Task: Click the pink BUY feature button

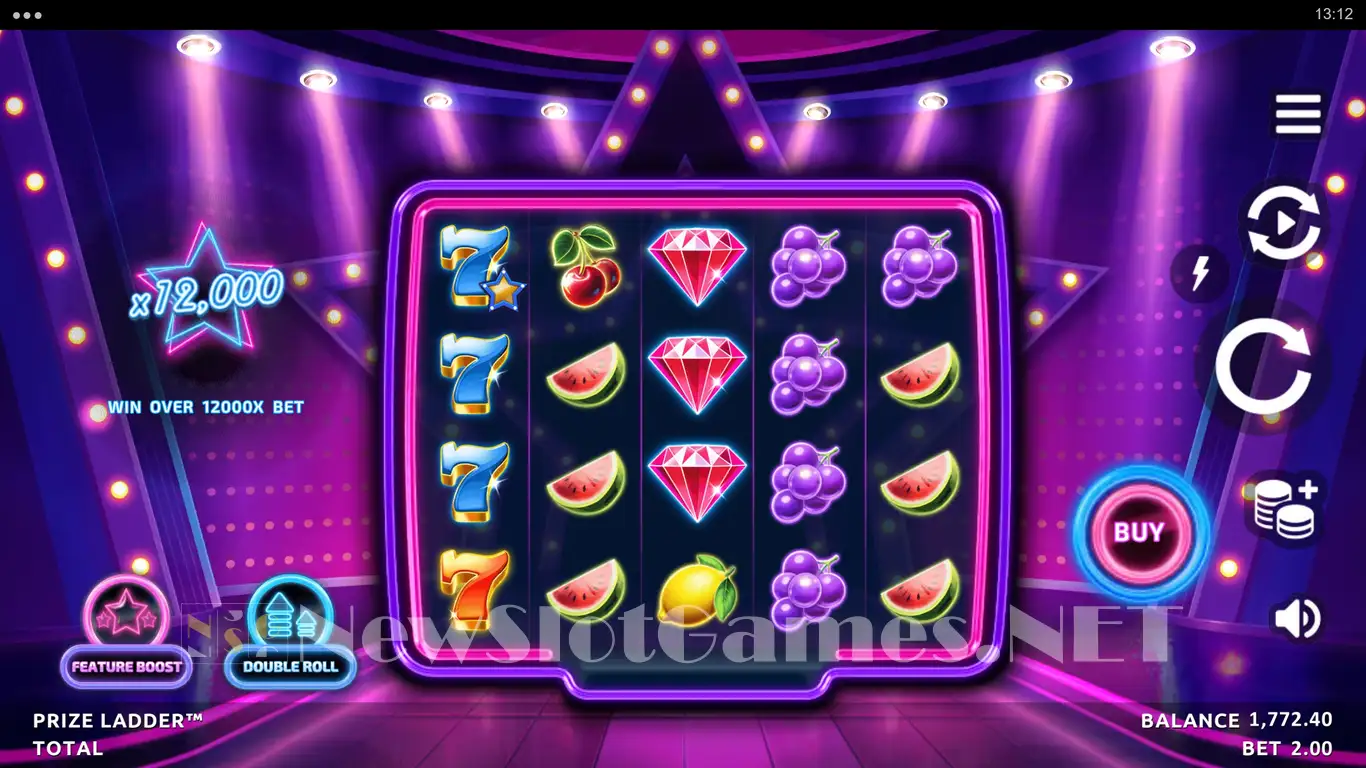Action: [1139, 532]
